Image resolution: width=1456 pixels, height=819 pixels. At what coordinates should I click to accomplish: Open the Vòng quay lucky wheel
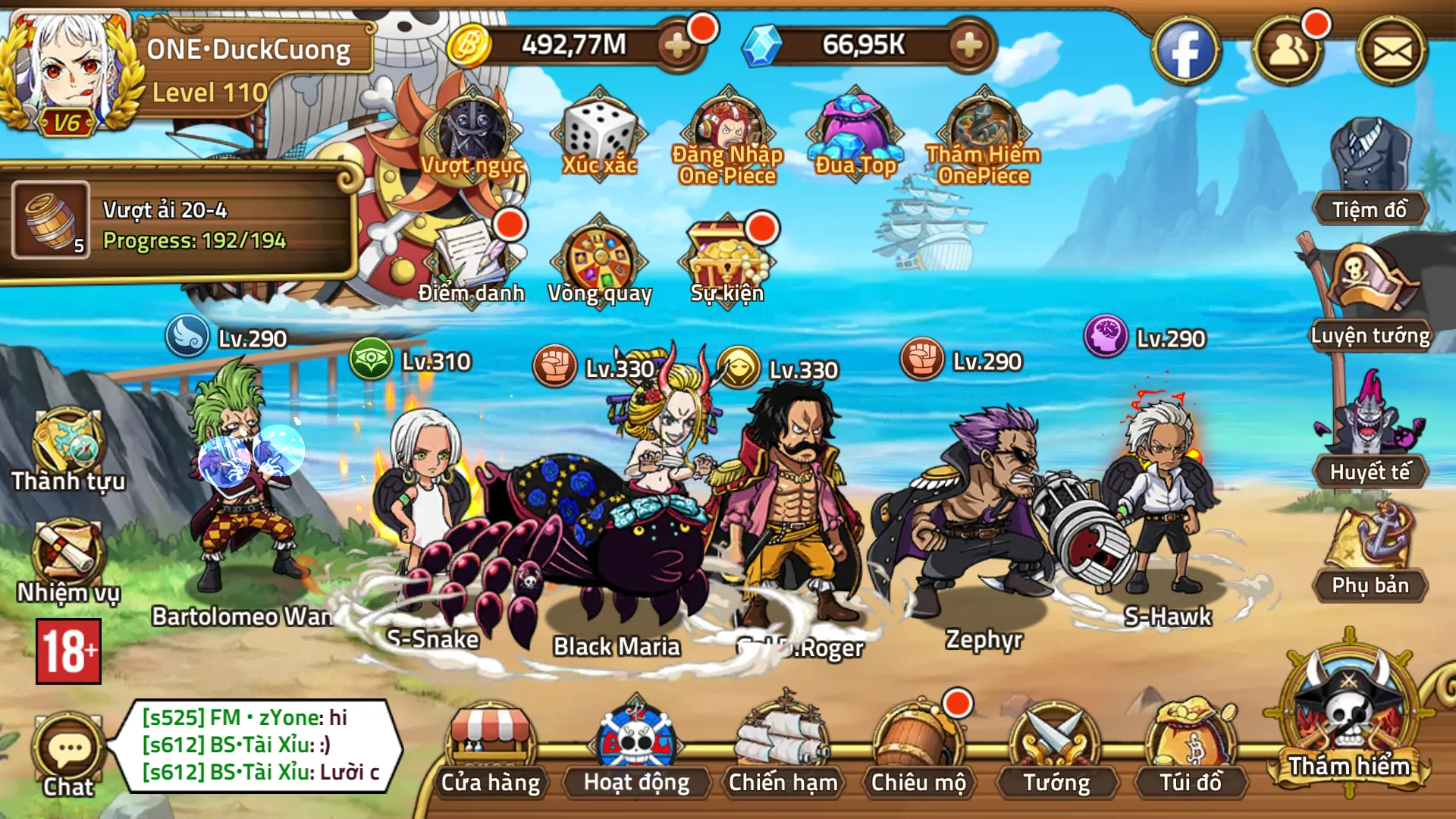599,262
